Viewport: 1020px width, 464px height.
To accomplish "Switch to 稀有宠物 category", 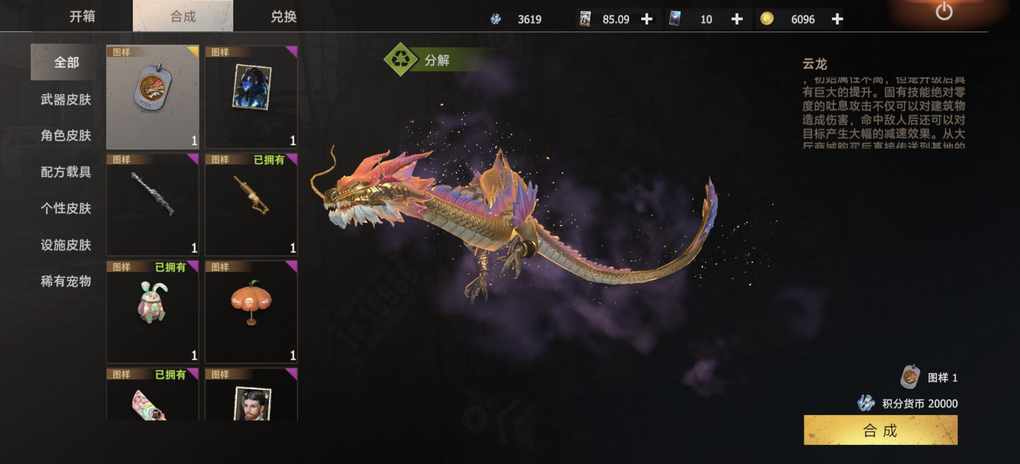I will coord(66,281).
